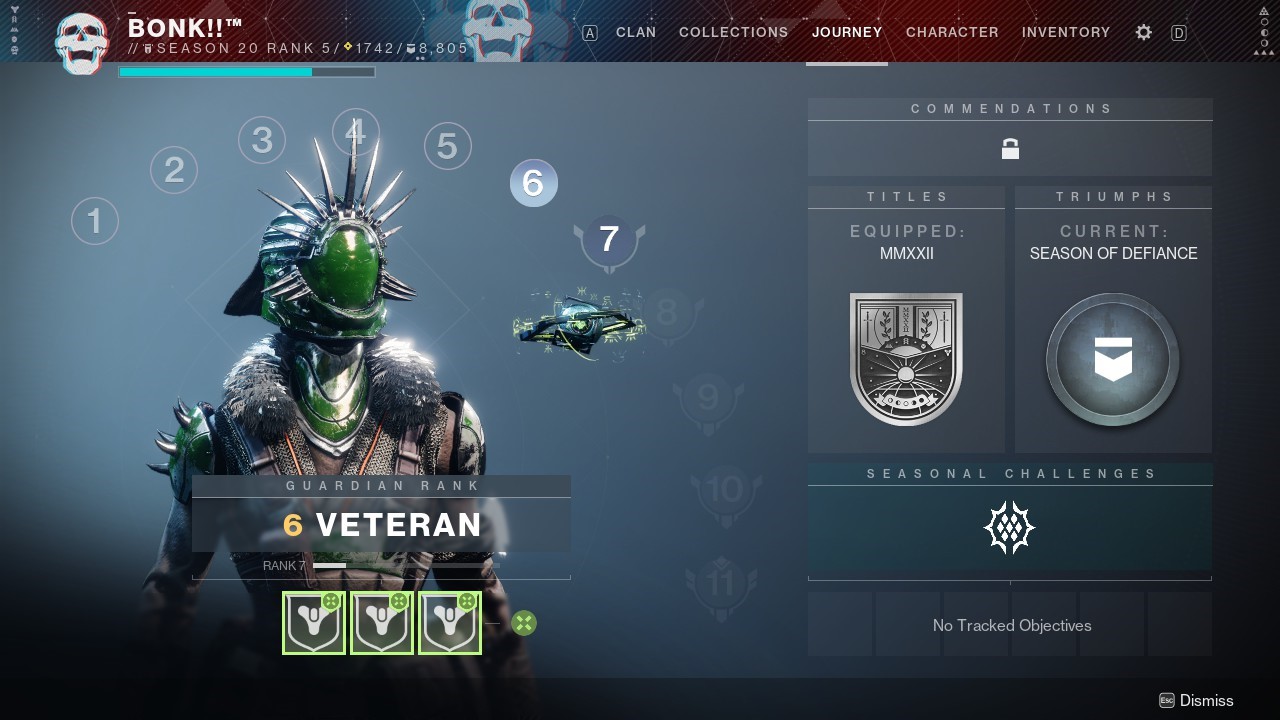Click the Season 20 Rank 5 progress bar
Image resolution: width=1280 pixels, height=720 pixels.
tap(246, 71)
